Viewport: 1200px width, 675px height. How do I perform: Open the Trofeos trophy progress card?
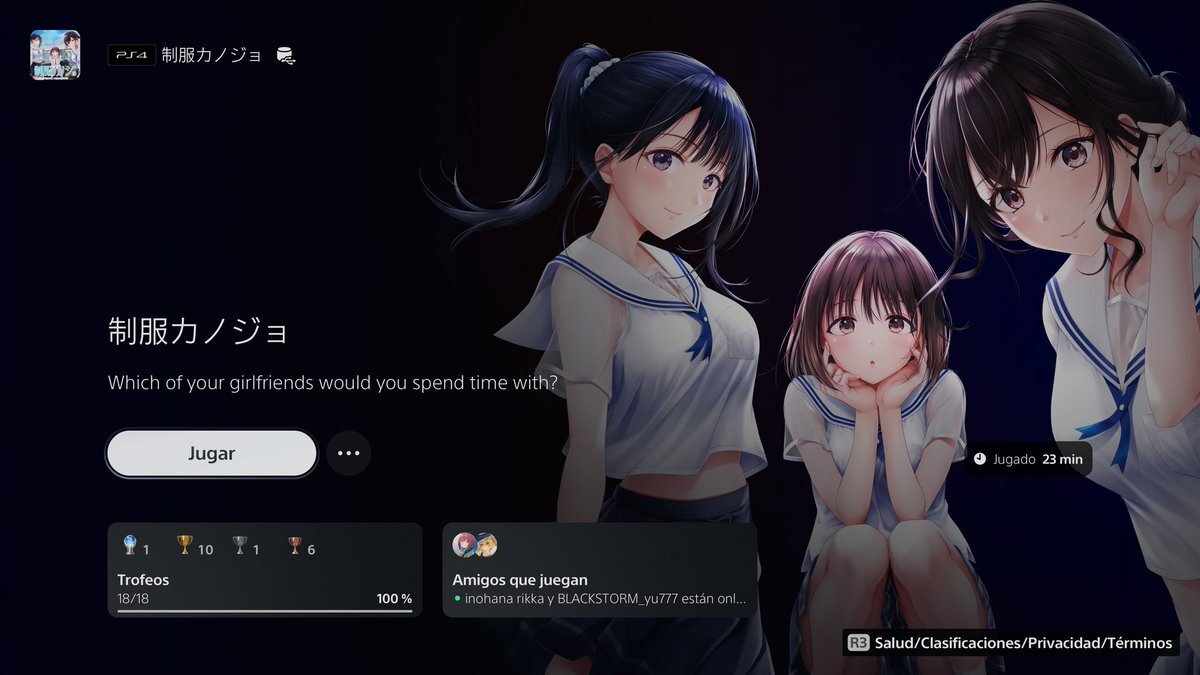[265, 570]
